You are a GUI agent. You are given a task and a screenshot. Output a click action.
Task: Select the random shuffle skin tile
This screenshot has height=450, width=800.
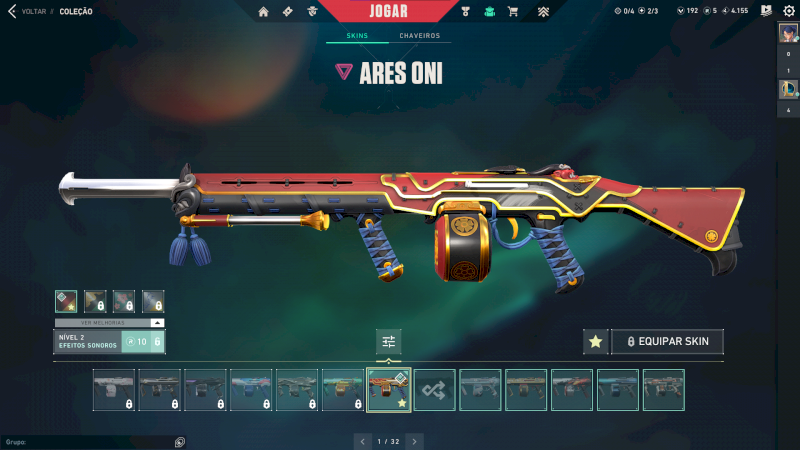[x=435, y=390]
